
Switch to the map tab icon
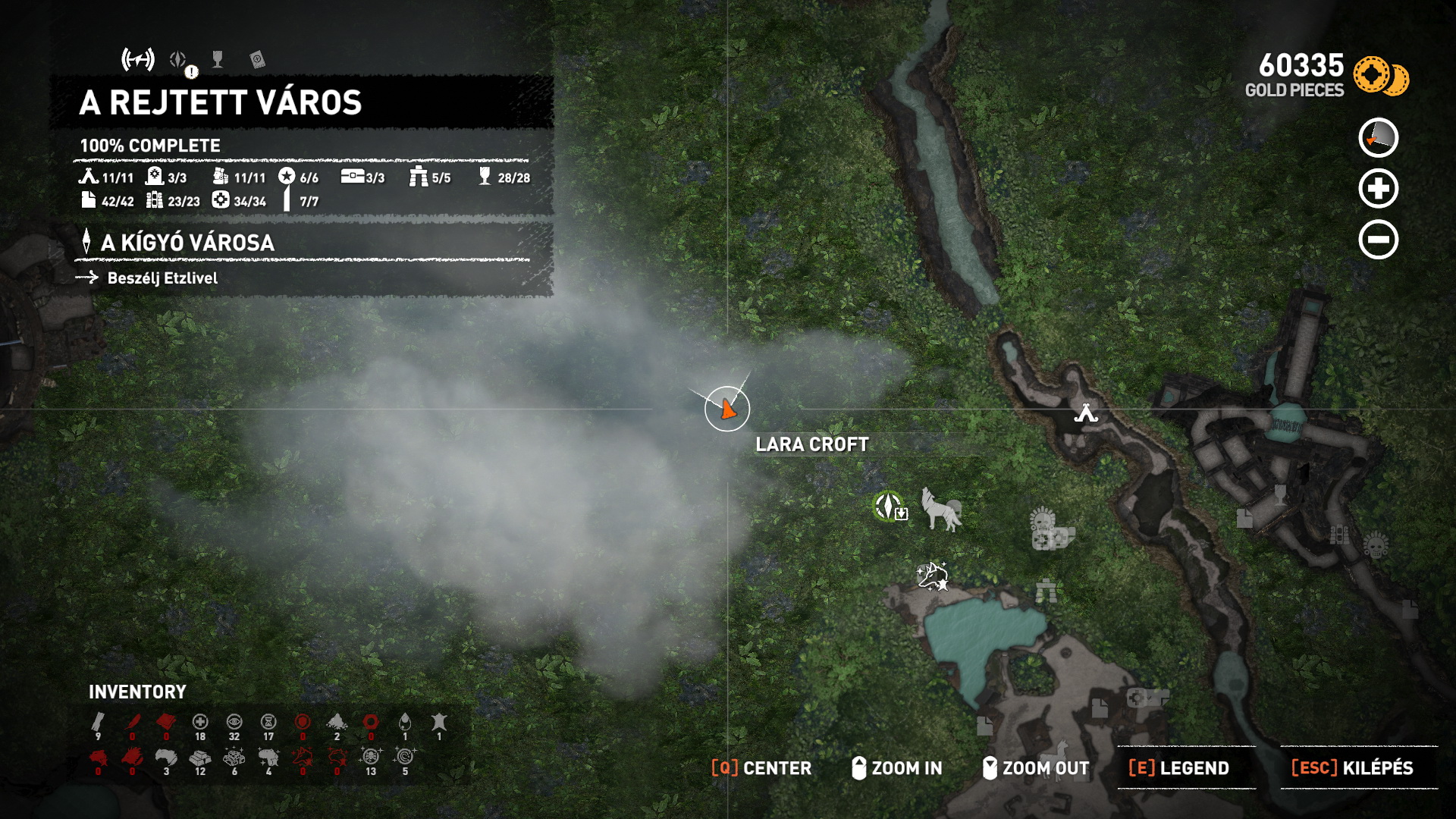138,59
